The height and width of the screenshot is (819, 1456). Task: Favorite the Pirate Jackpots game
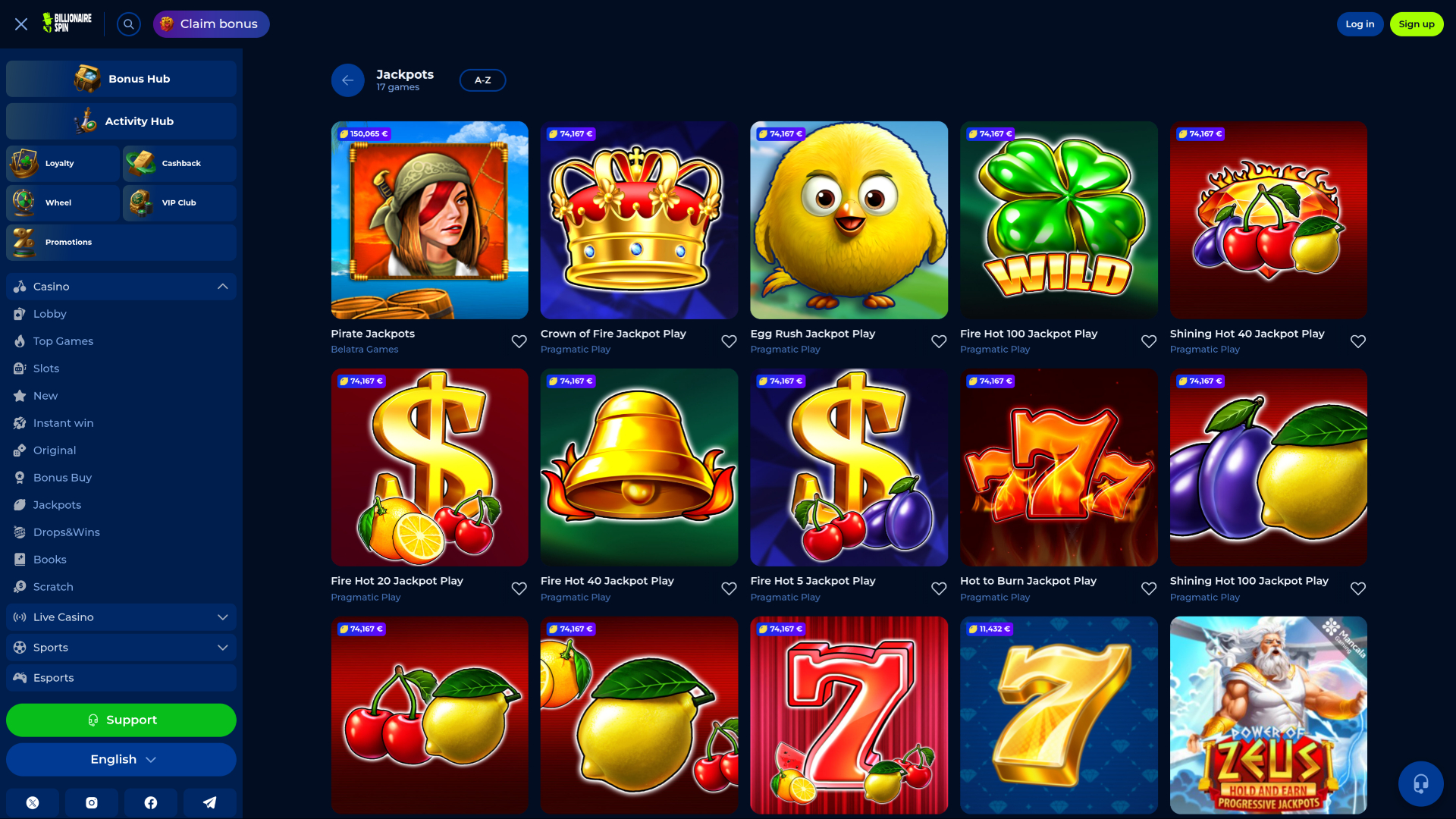(519, 341)
